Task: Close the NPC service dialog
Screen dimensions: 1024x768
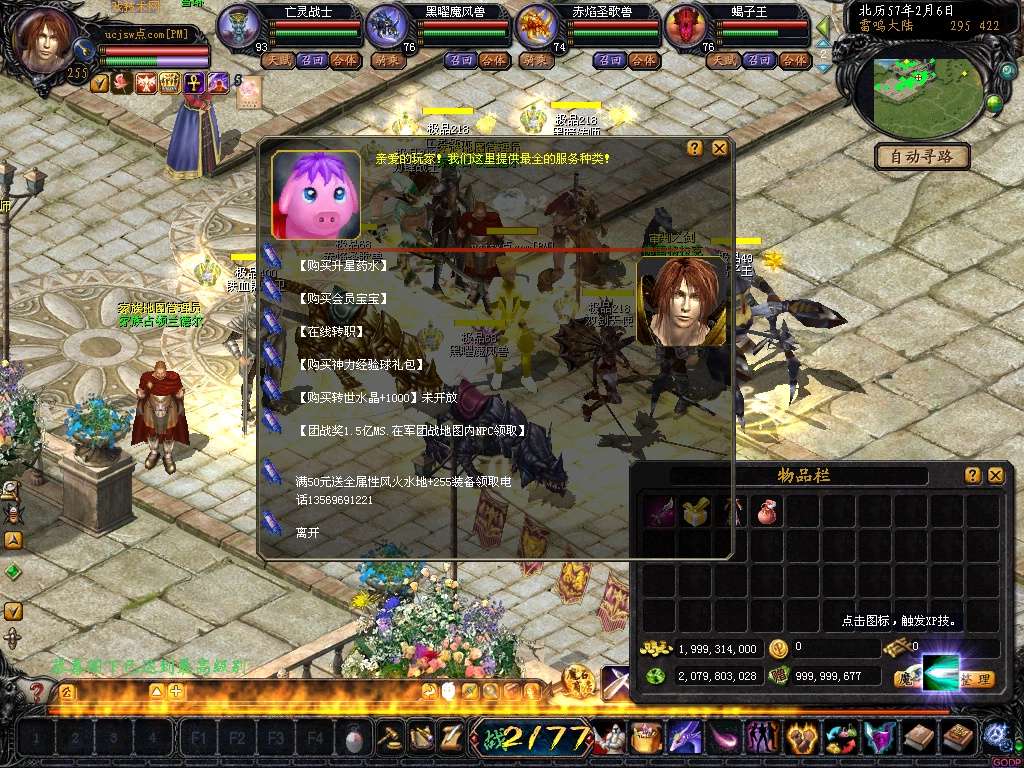Action: pos(719,148)
